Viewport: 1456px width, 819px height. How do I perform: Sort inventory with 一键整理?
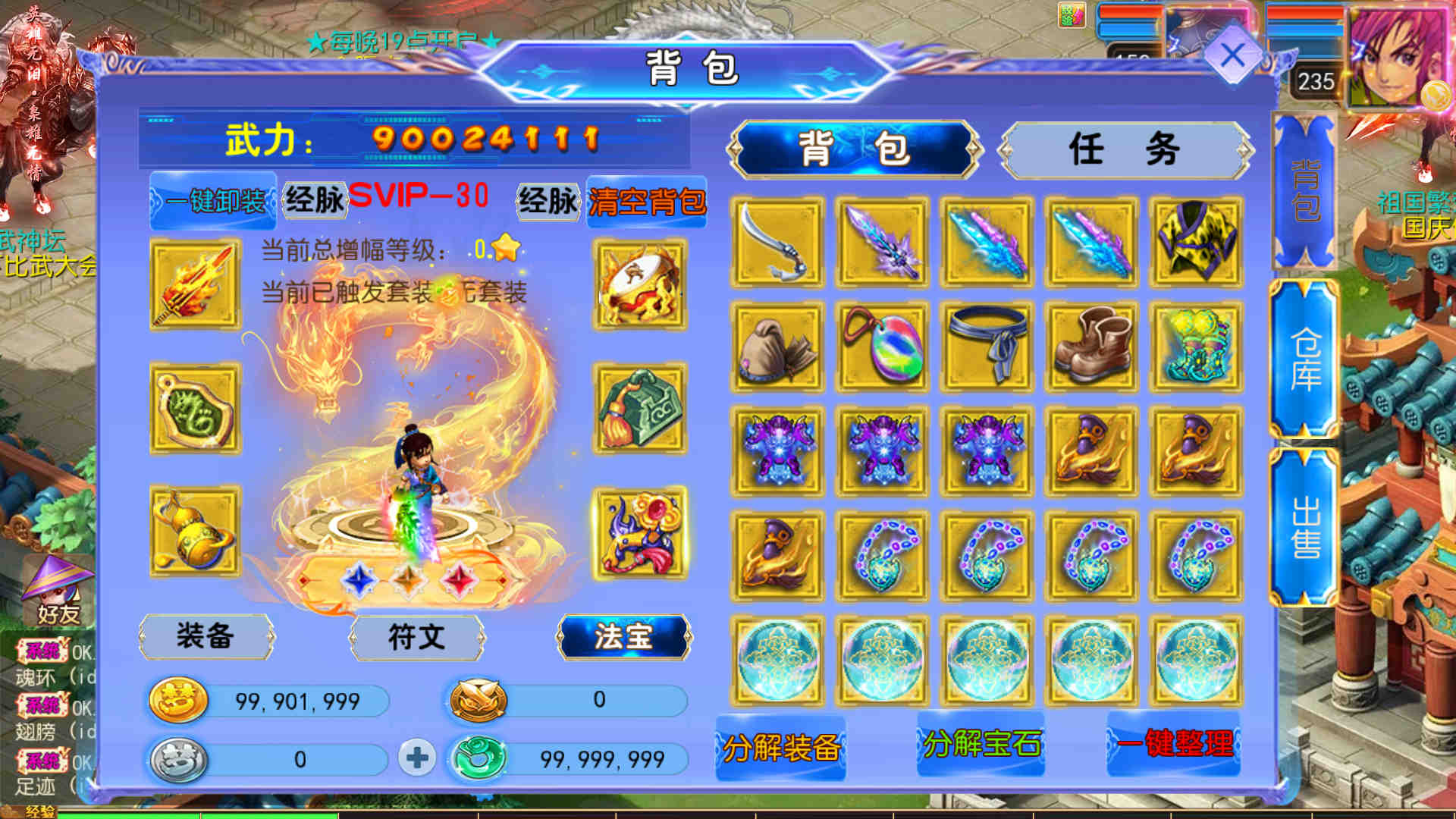click(x=1174, y=744)
